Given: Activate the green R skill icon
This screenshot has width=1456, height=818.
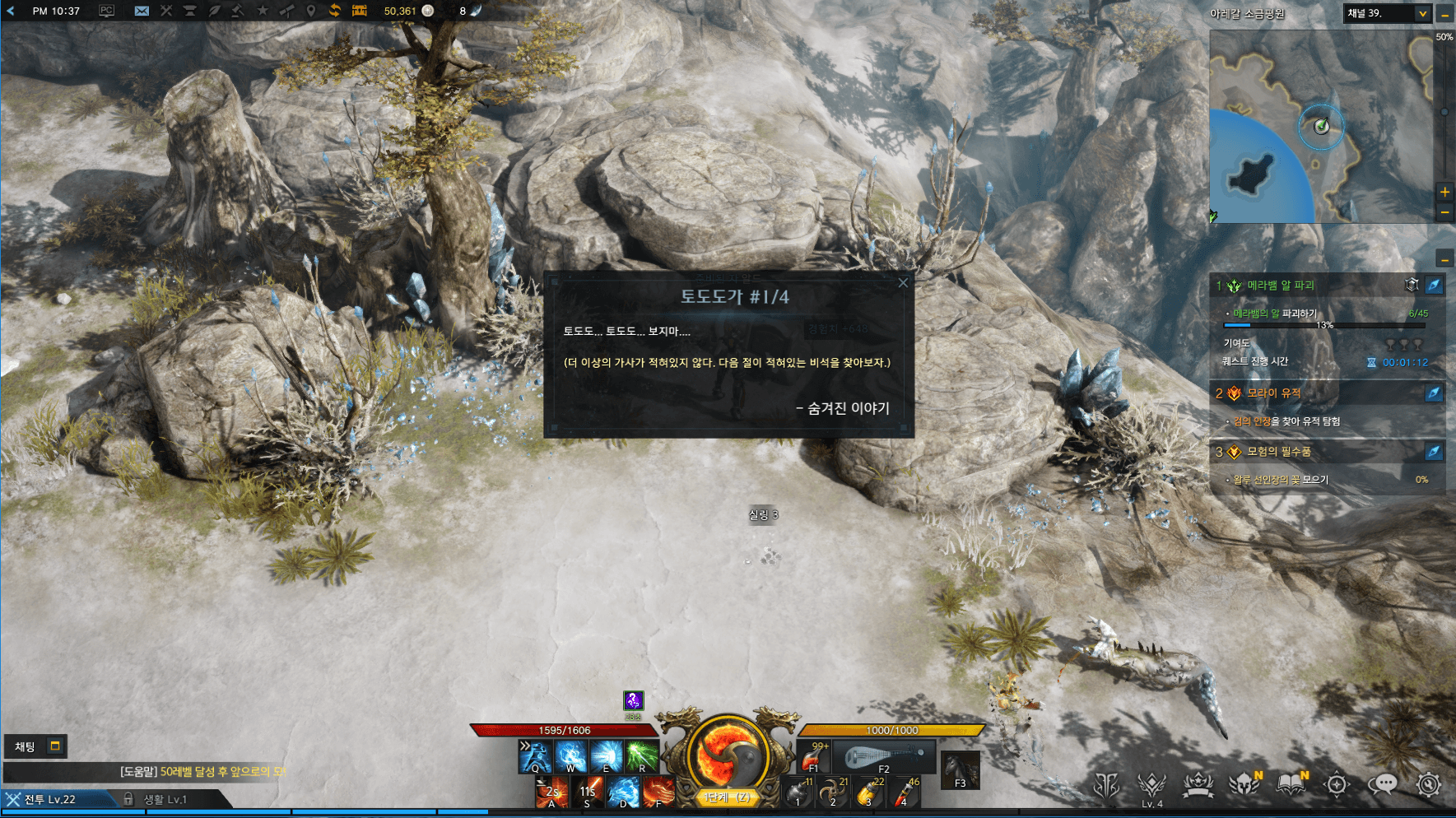Looking at the screenshot, I should click(x=642, y=755).
